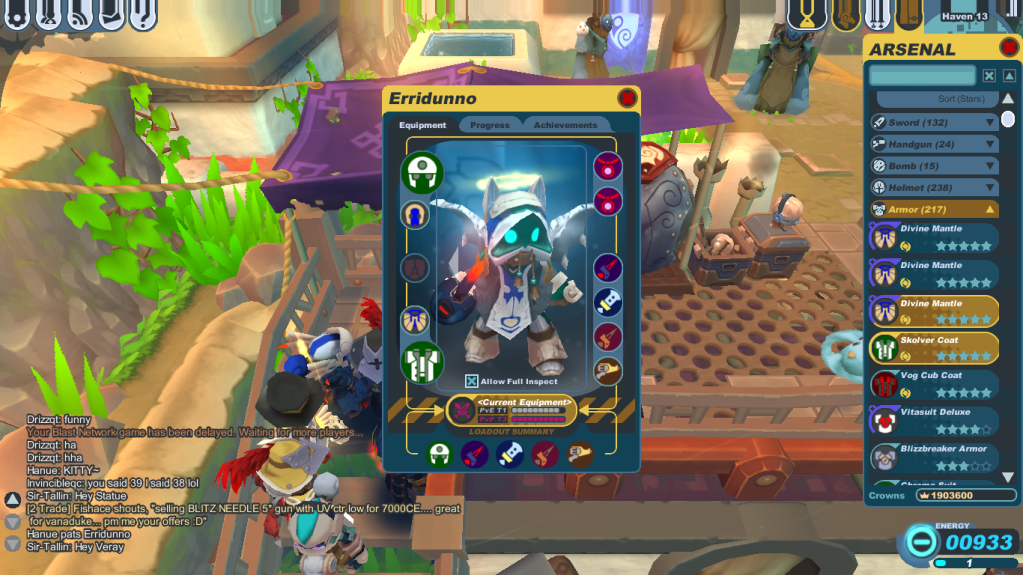The width and height of the screenshot is (1023, 575).
Task: Select the equipped helmet slot
Action: point(421,171)
